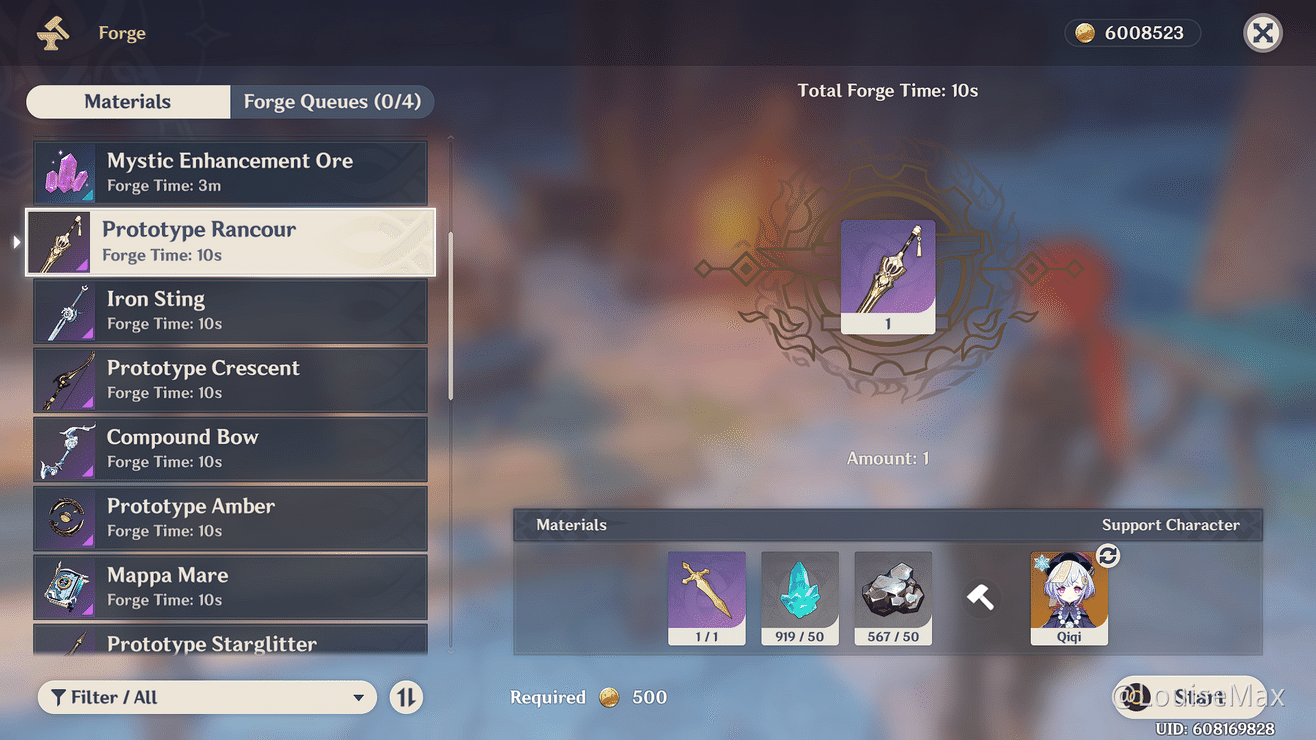Image resolution: width=1316 pixels, height=740 pixels.
Task: Click the forged weapon preview image
Action: click(x=888, y=277)
